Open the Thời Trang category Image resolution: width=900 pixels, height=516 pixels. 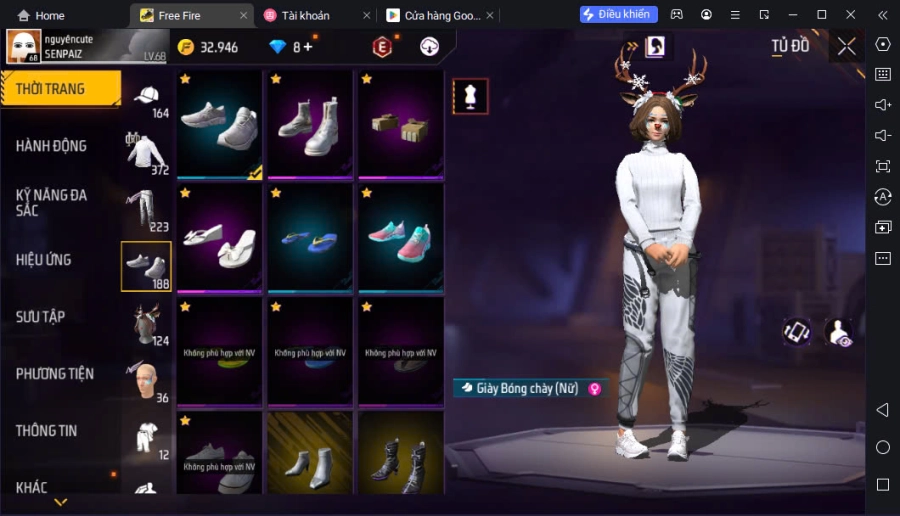coord(60,89)
